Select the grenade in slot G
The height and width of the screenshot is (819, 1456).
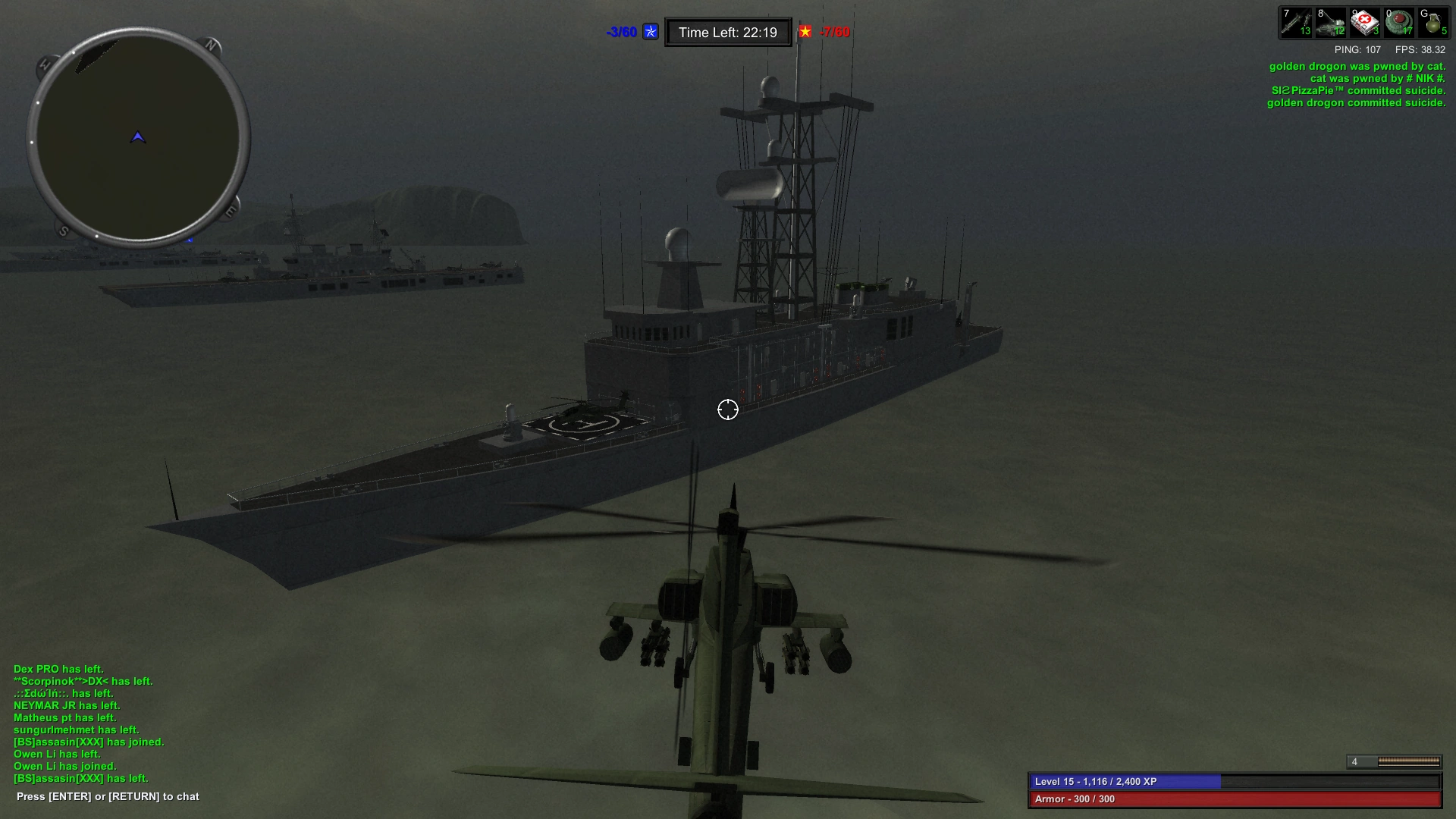[1435, 21]
